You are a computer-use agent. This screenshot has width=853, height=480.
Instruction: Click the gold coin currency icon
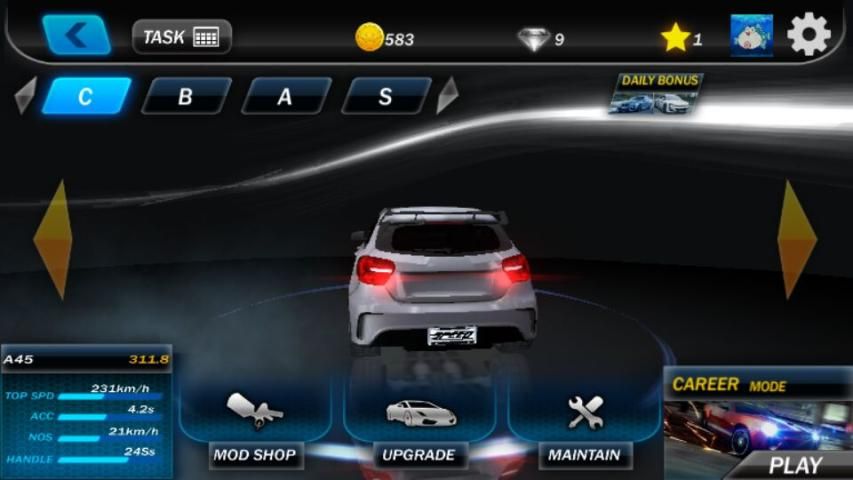pos(369,38)
